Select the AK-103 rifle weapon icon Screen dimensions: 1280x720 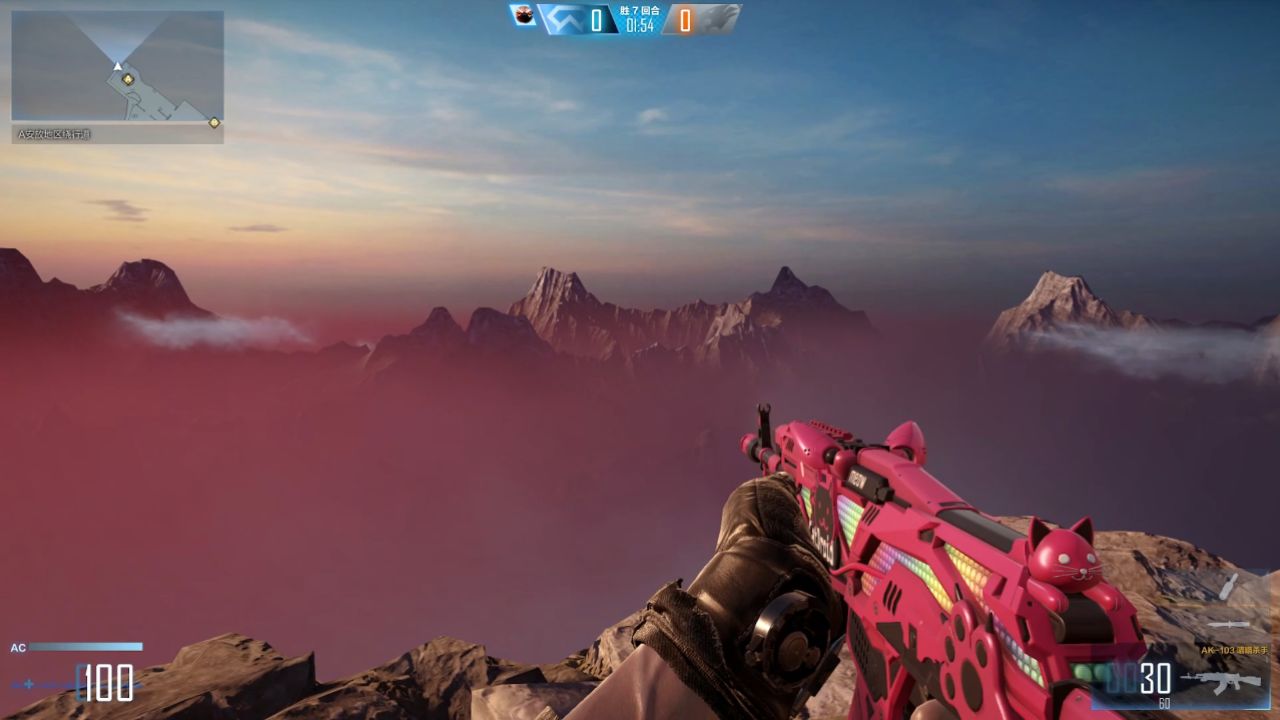(x=1220, y=681)
